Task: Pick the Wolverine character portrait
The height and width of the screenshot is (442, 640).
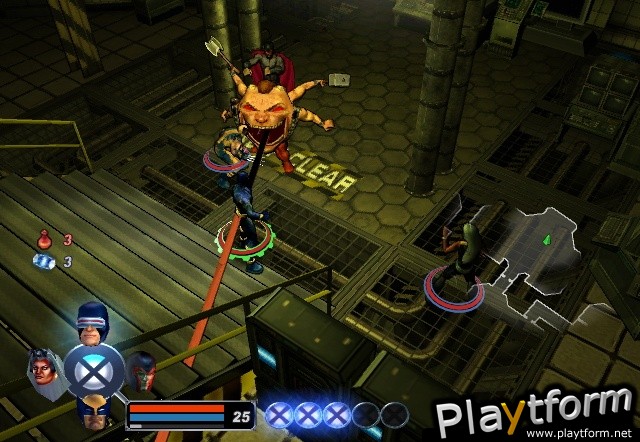Action: (93, 410)
